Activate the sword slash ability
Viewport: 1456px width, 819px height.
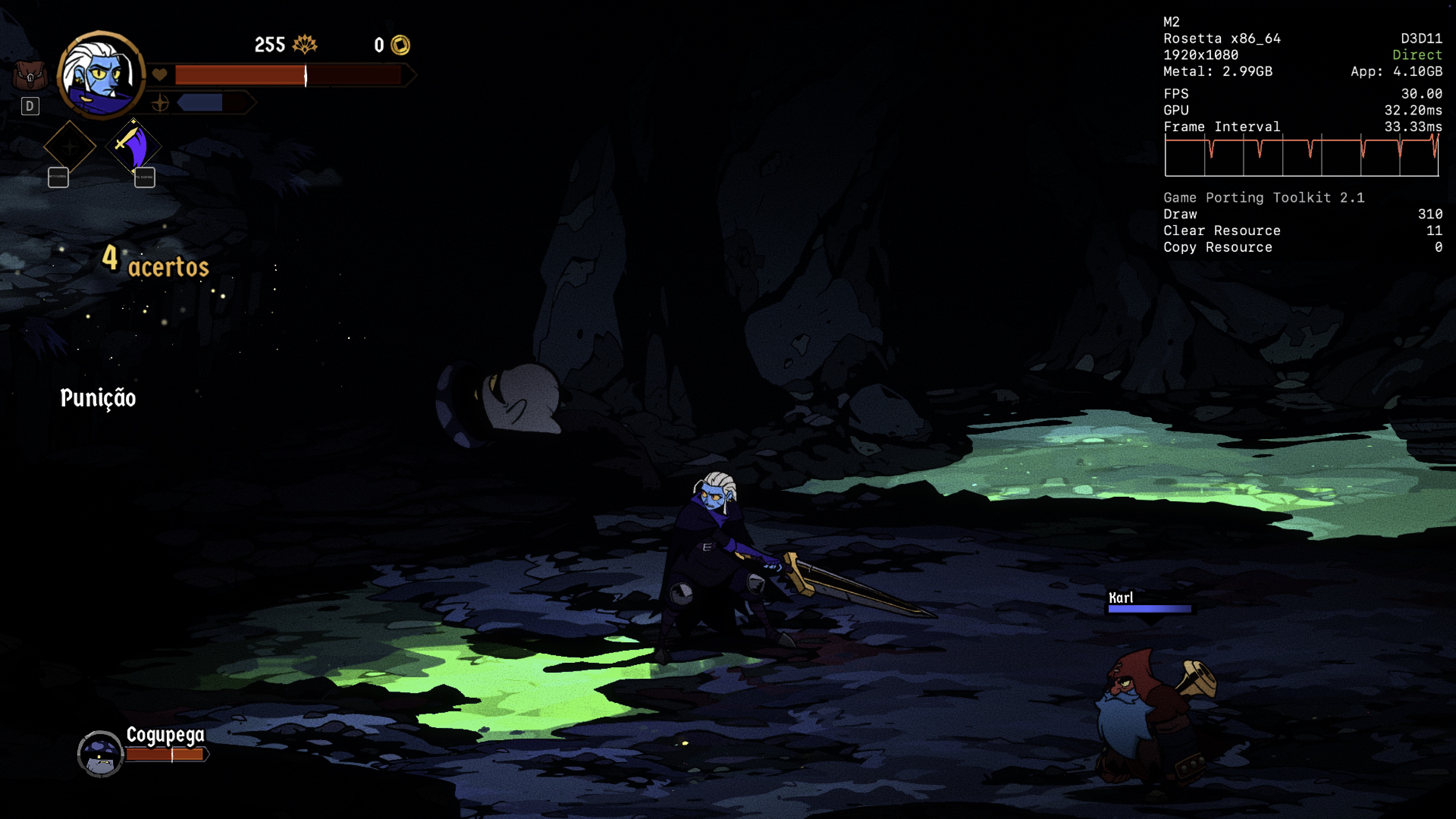point(133,146)
